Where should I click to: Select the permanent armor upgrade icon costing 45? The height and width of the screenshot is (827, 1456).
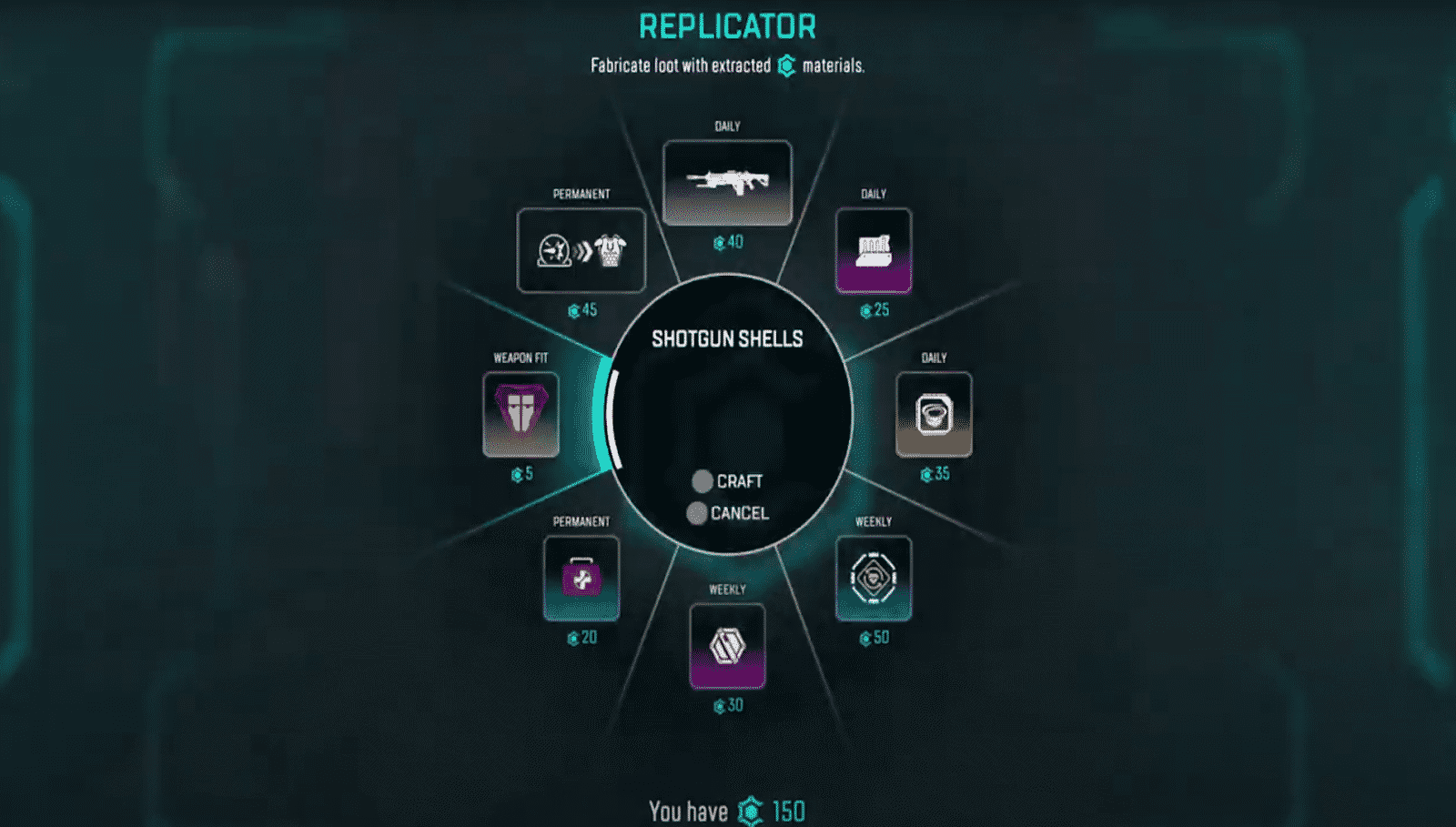[581, 251]
